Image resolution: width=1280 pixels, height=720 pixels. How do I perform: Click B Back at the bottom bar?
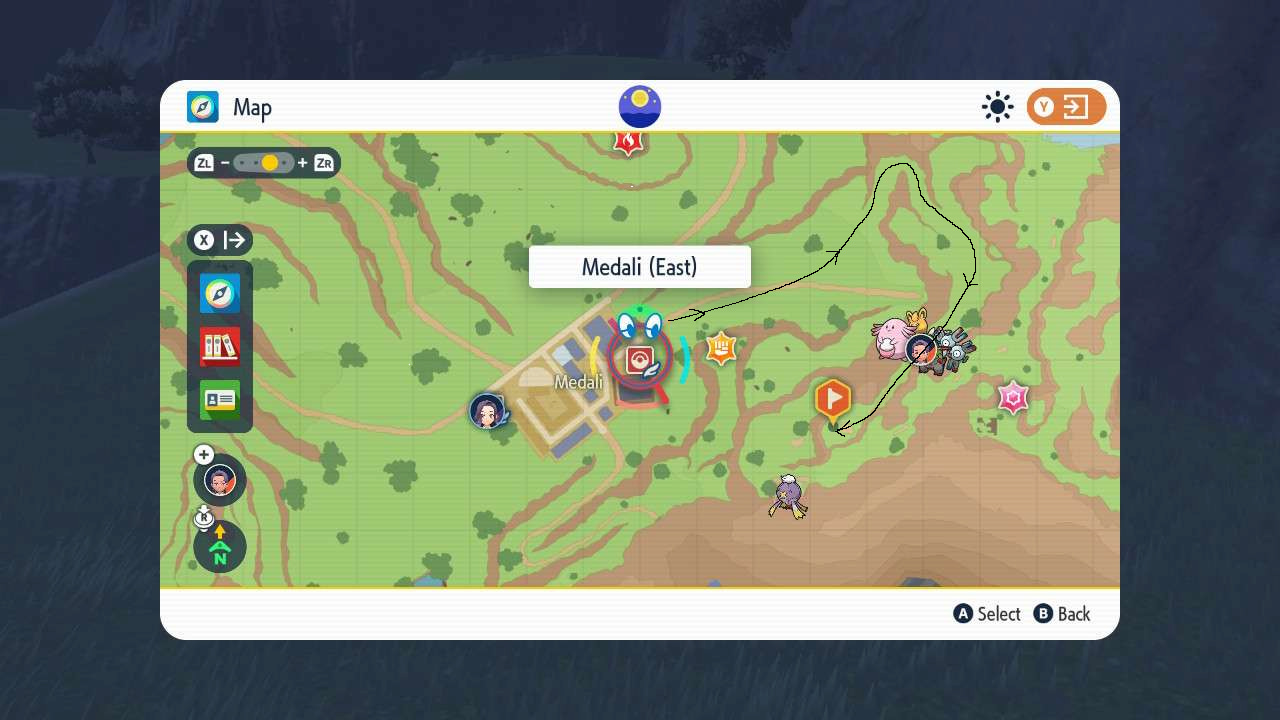coord(1063,614)
